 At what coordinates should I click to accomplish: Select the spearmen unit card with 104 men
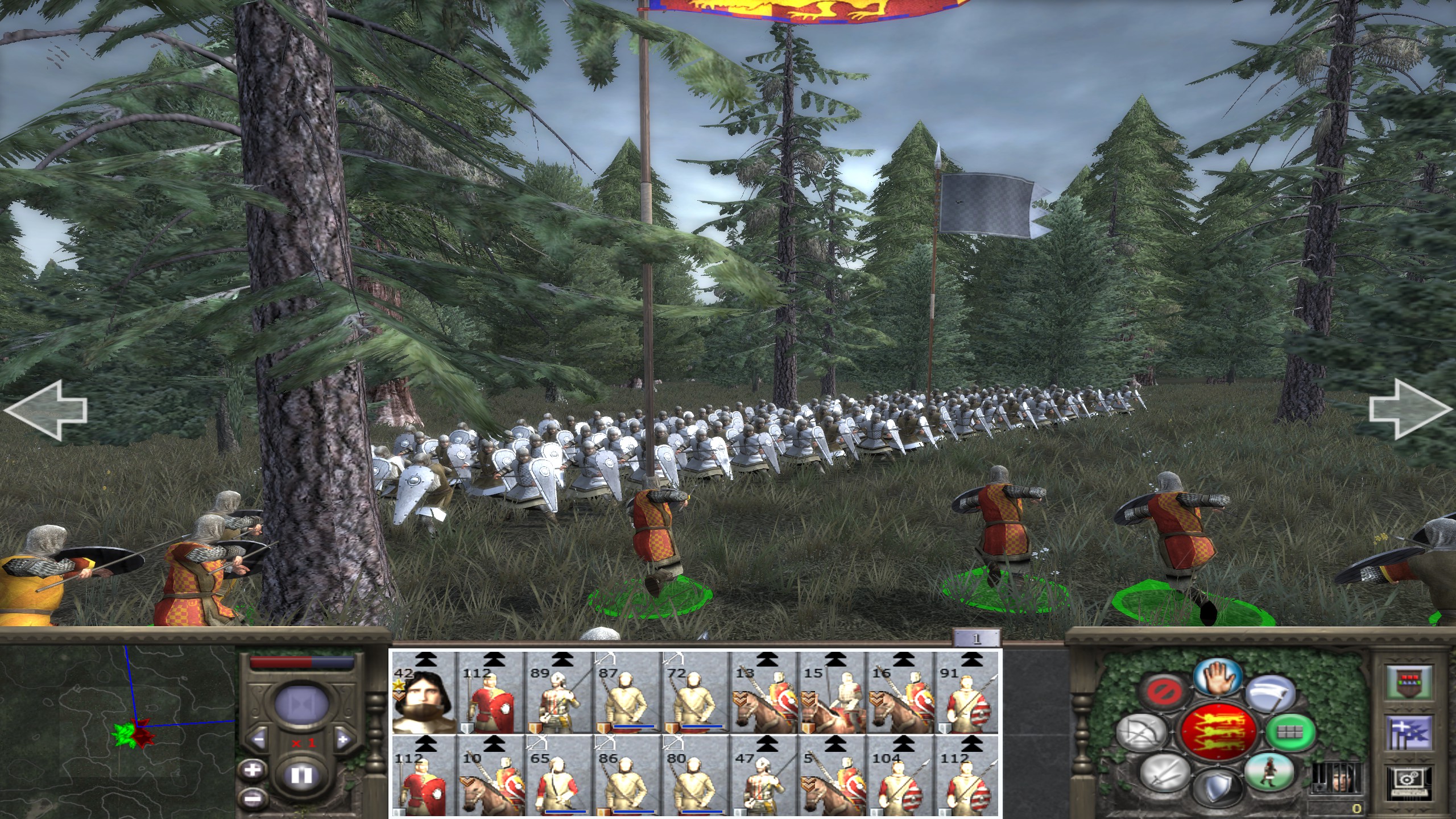[900, 778]
